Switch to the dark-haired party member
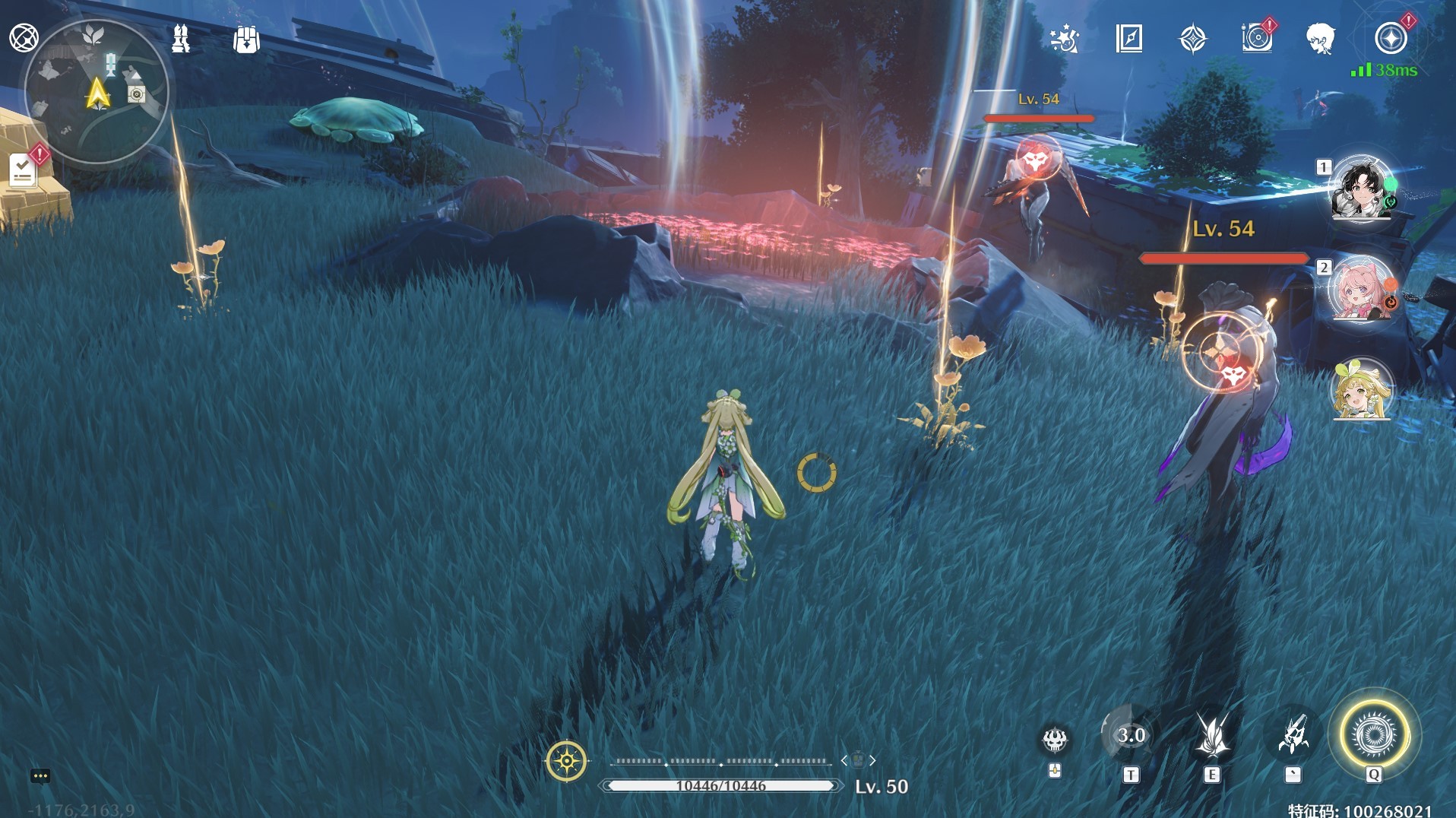 [x=1362, y=187]
